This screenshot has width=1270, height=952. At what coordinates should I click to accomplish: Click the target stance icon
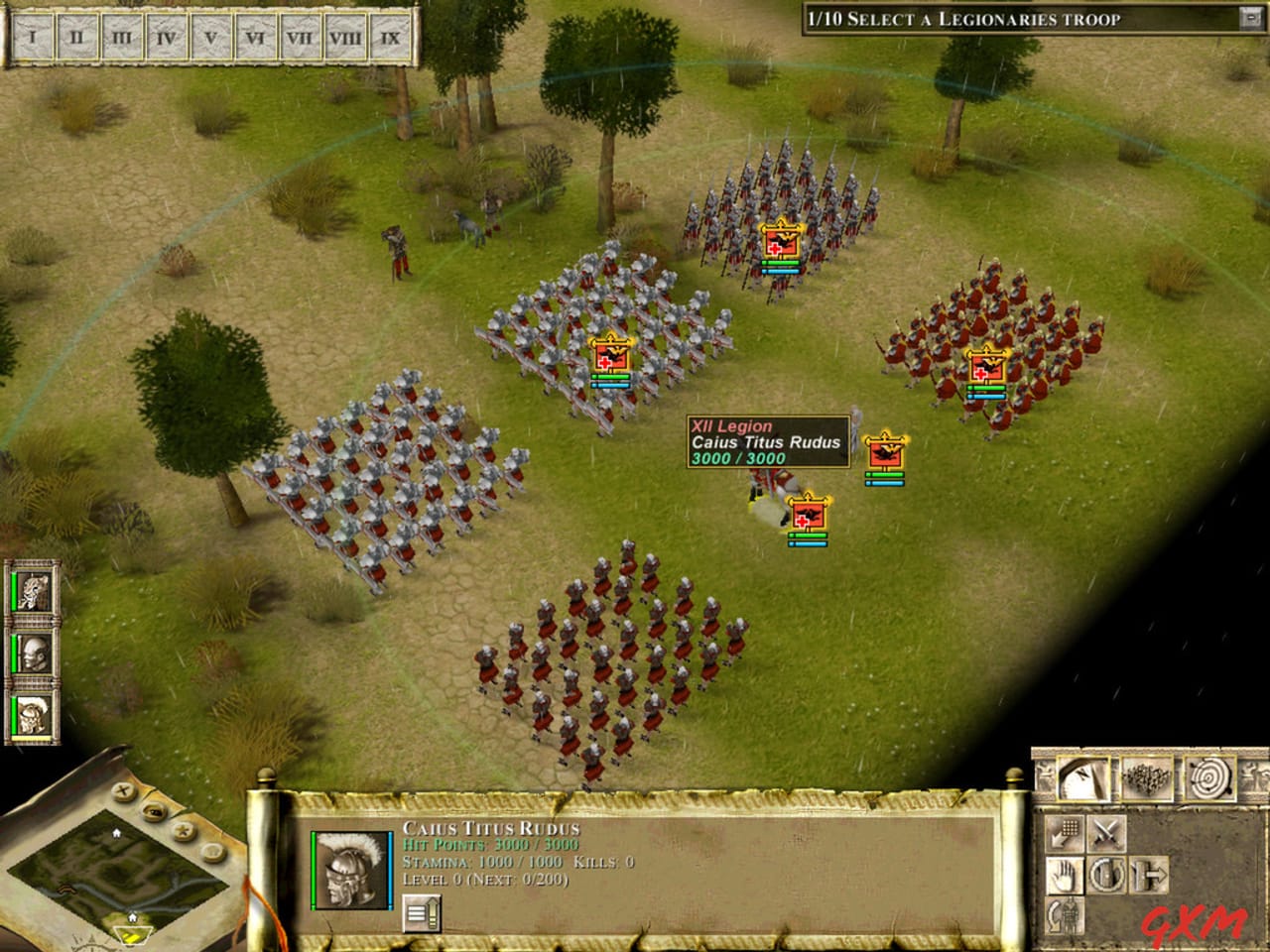coord(1209,778)
